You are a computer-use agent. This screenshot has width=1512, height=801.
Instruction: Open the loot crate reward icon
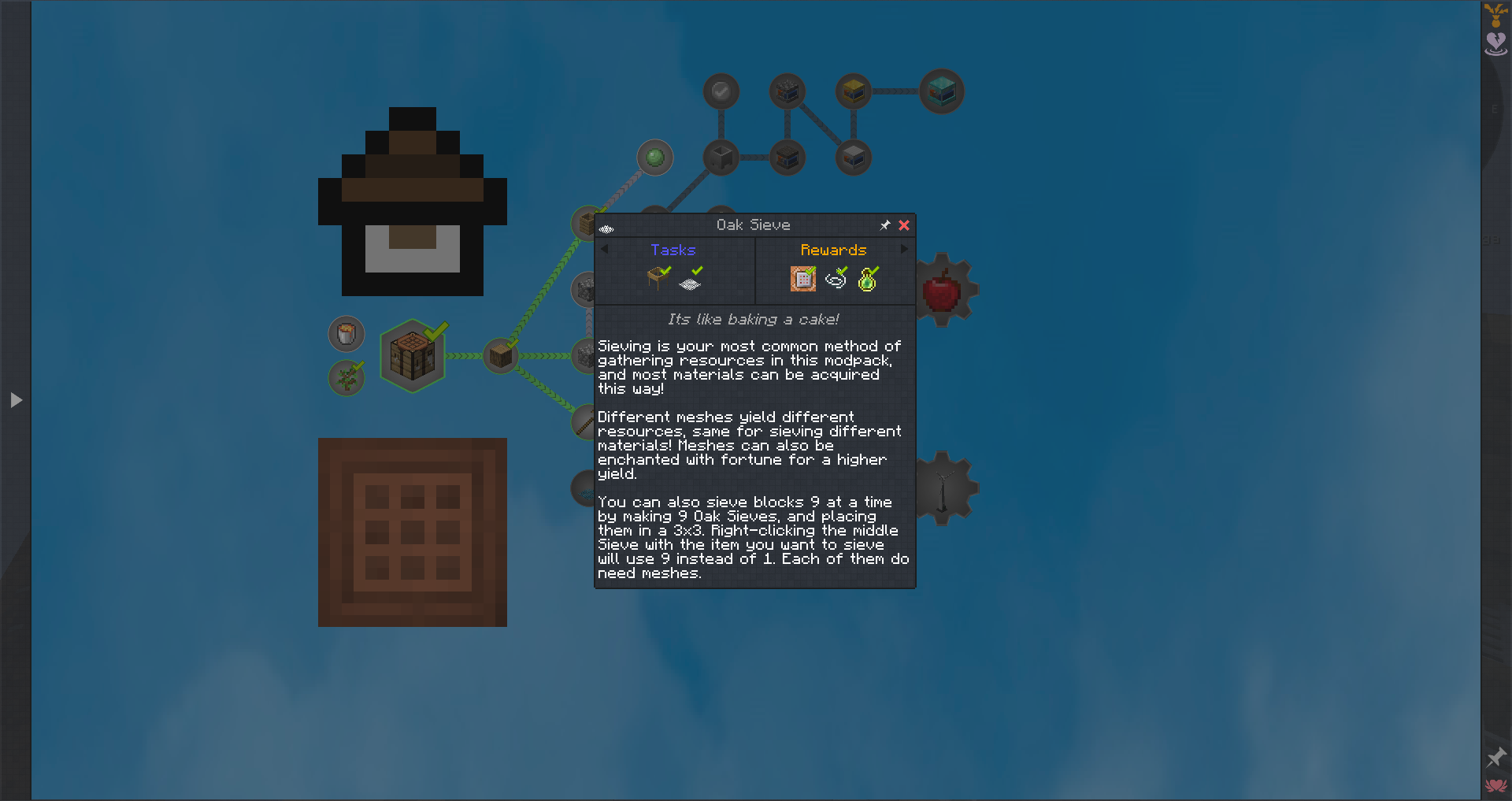(x=802, y=278)
